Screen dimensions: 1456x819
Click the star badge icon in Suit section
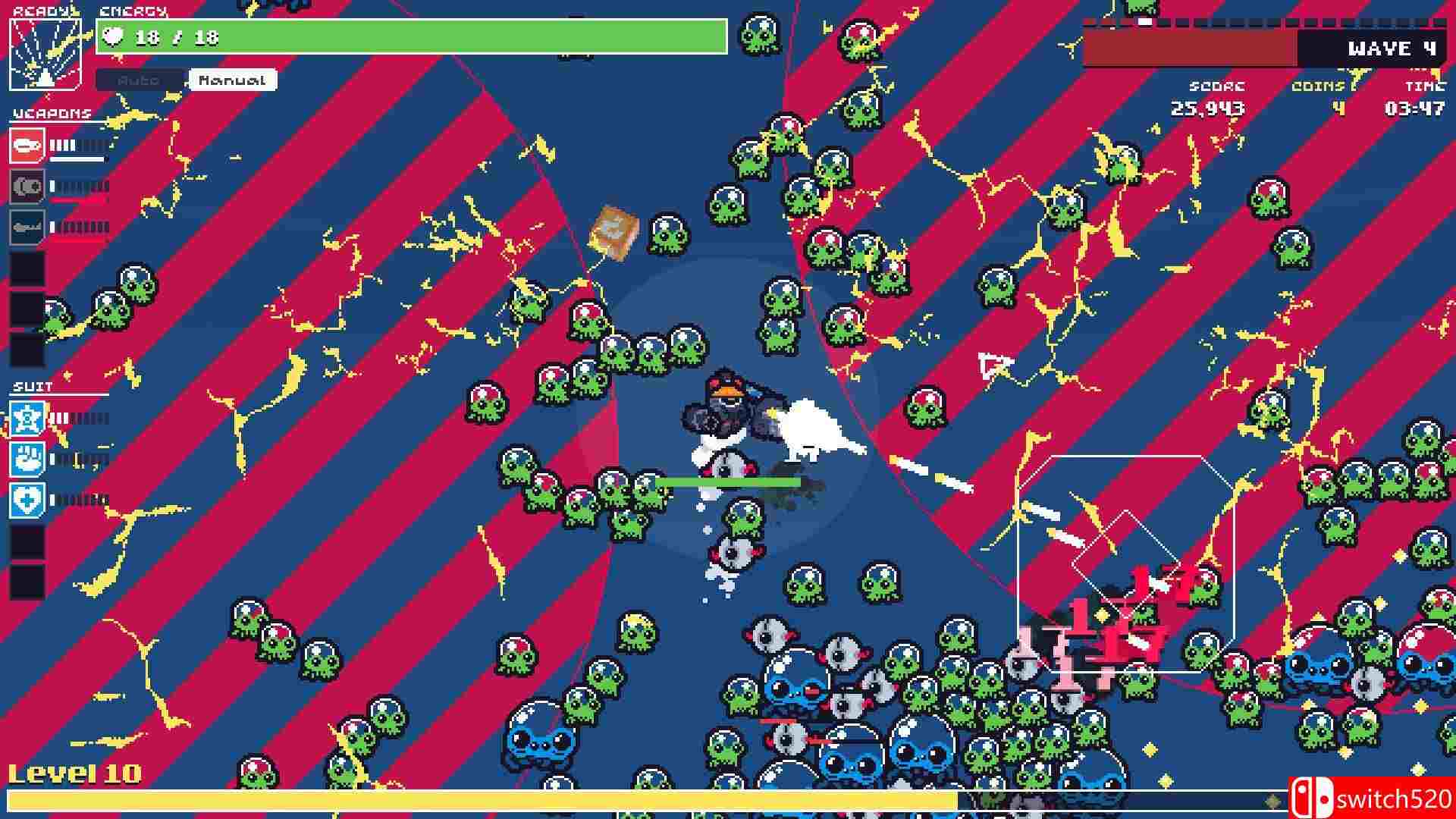[27, 417]
